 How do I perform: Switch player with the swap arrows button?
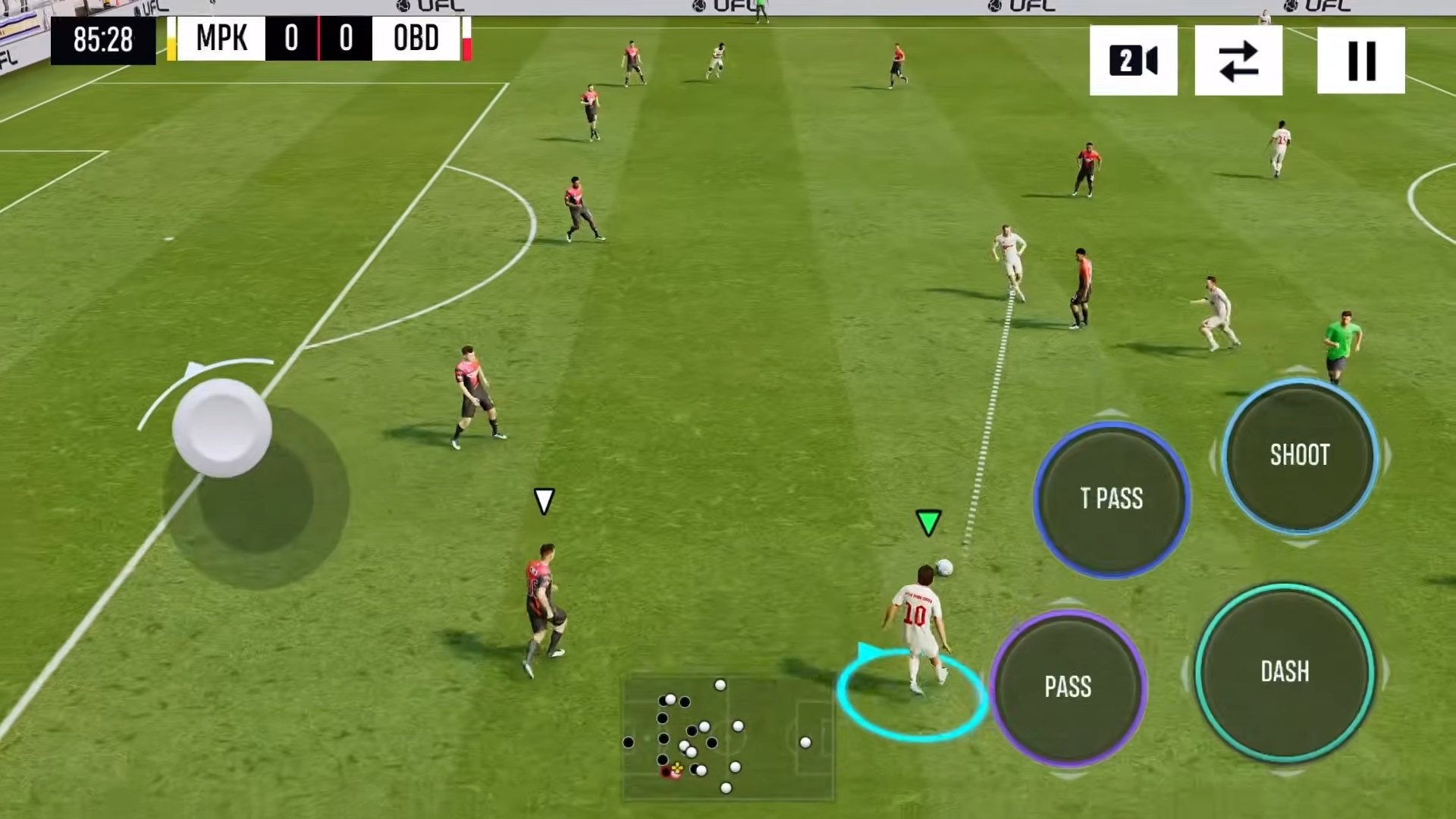[x=1238, y=61]
